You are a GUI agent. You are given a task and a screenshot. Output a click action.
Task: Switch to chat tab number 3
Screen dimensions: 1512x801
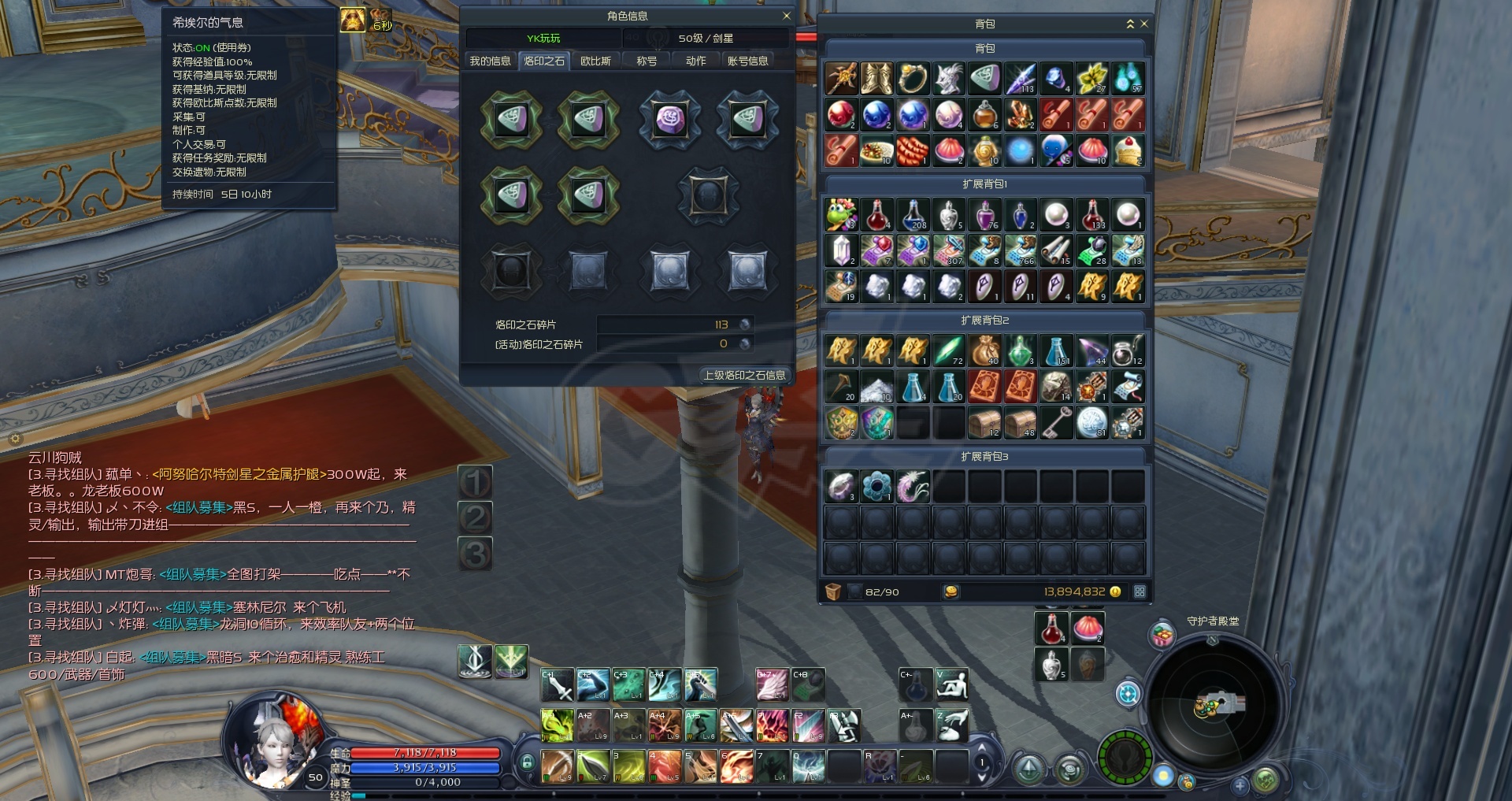click(x=475, y=554)
